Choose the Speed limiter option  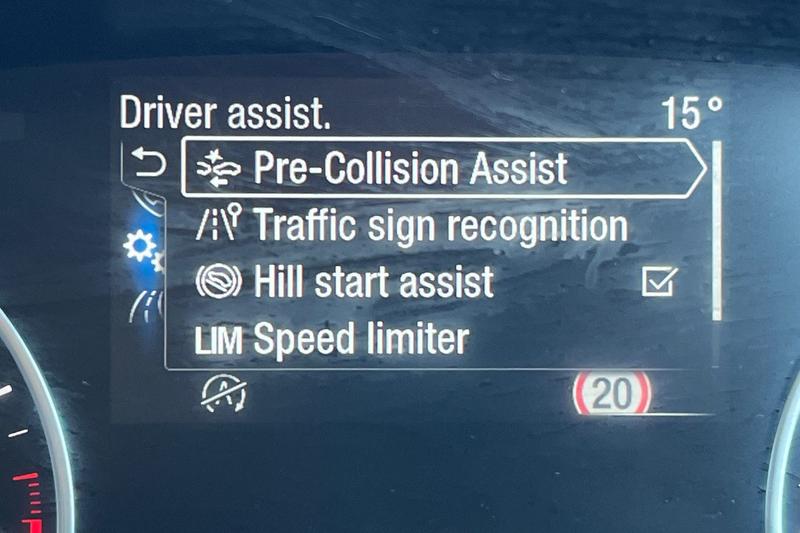coord(360,339)
